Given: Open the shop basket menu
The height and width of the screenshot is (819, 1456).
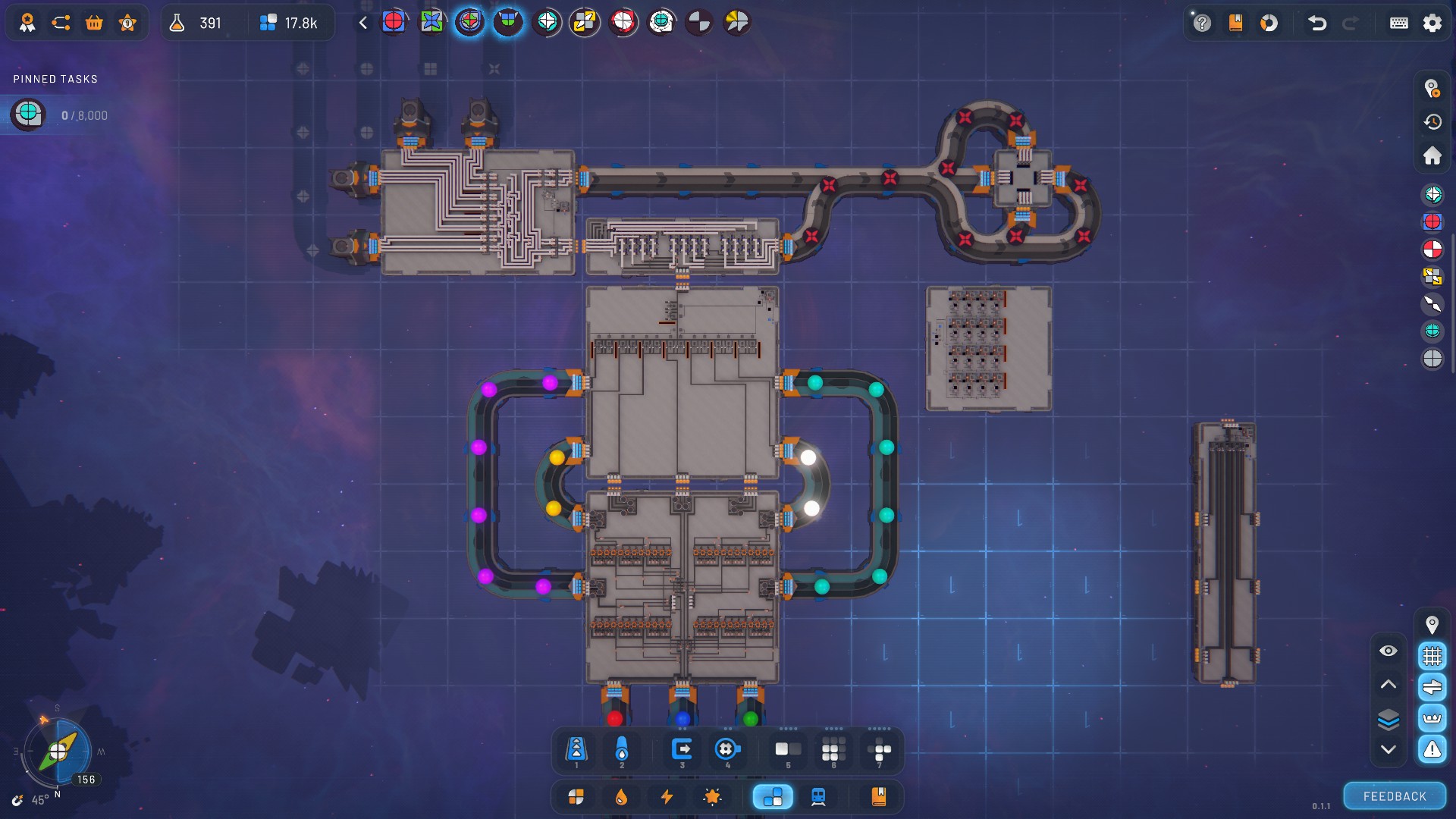Looking at the screenshot, I should pyautogui.click(x=94, y=23).
